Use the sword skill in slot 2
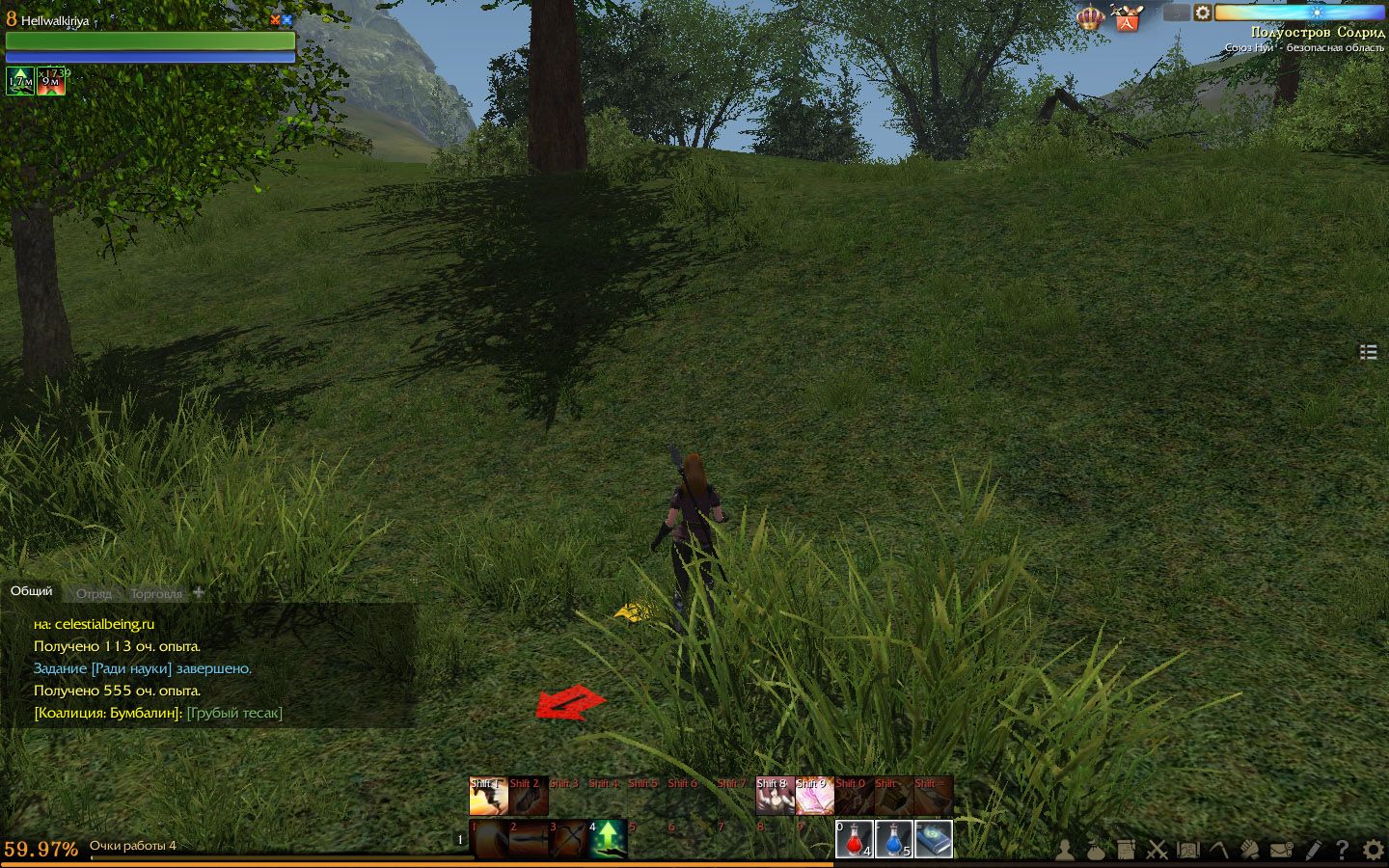Viewport: 1389px width, 868px height. click(x=529, y=839)
